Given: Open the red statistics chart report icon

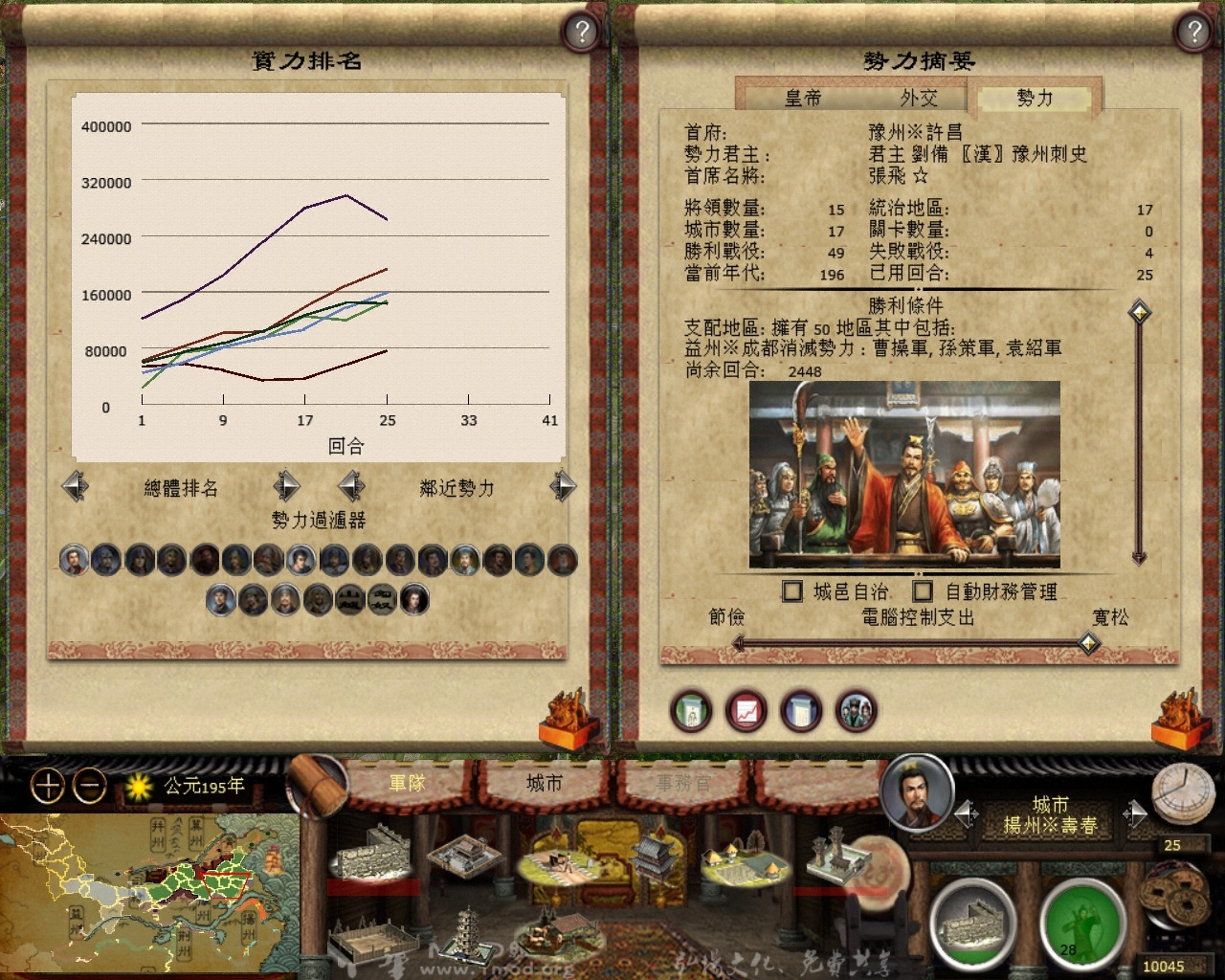Looking at the screenshot, I should point(747,712).
